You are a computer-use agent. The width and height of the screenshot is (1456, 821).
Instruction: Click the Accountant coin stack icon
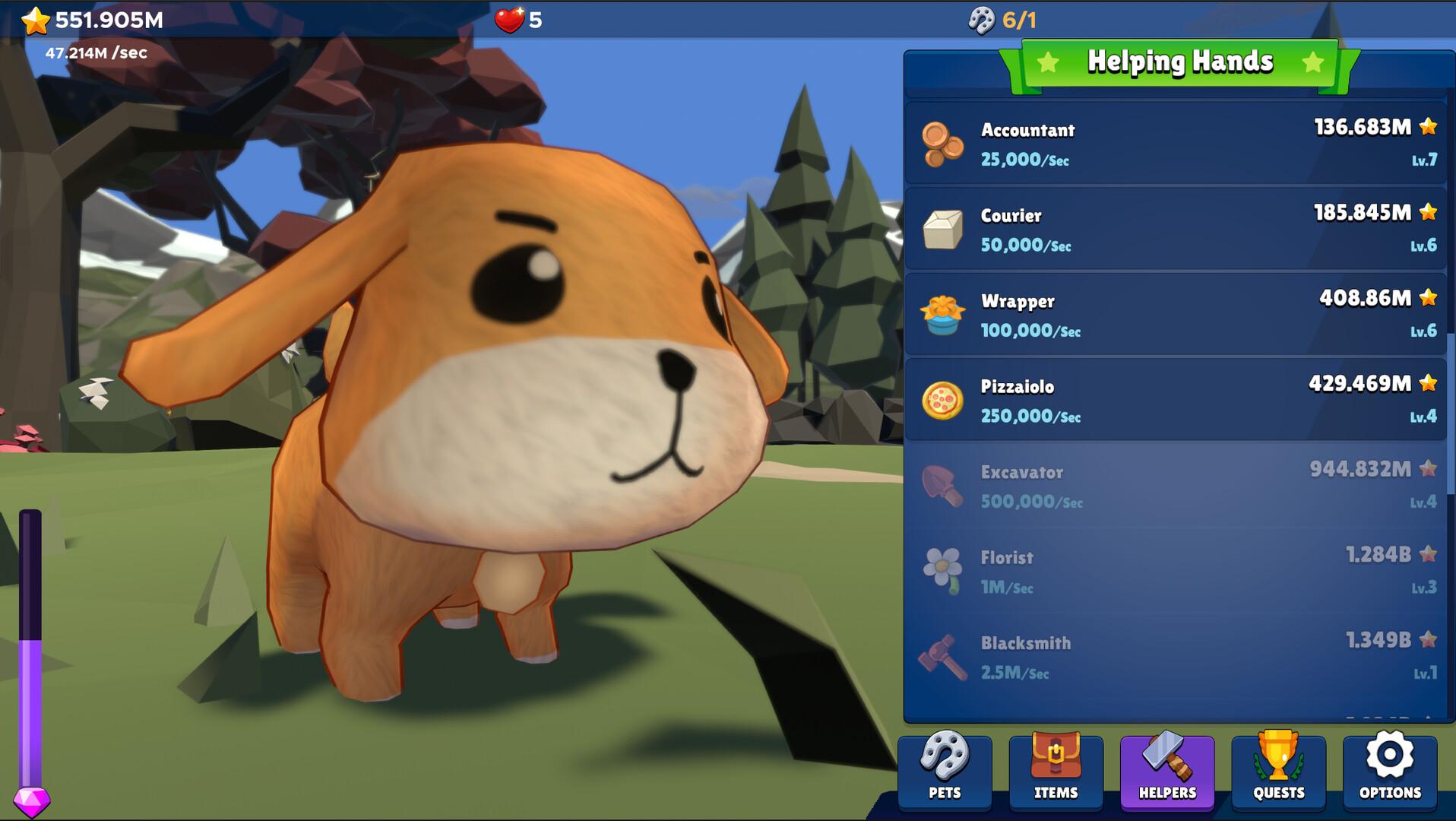[x=942, y=144]
